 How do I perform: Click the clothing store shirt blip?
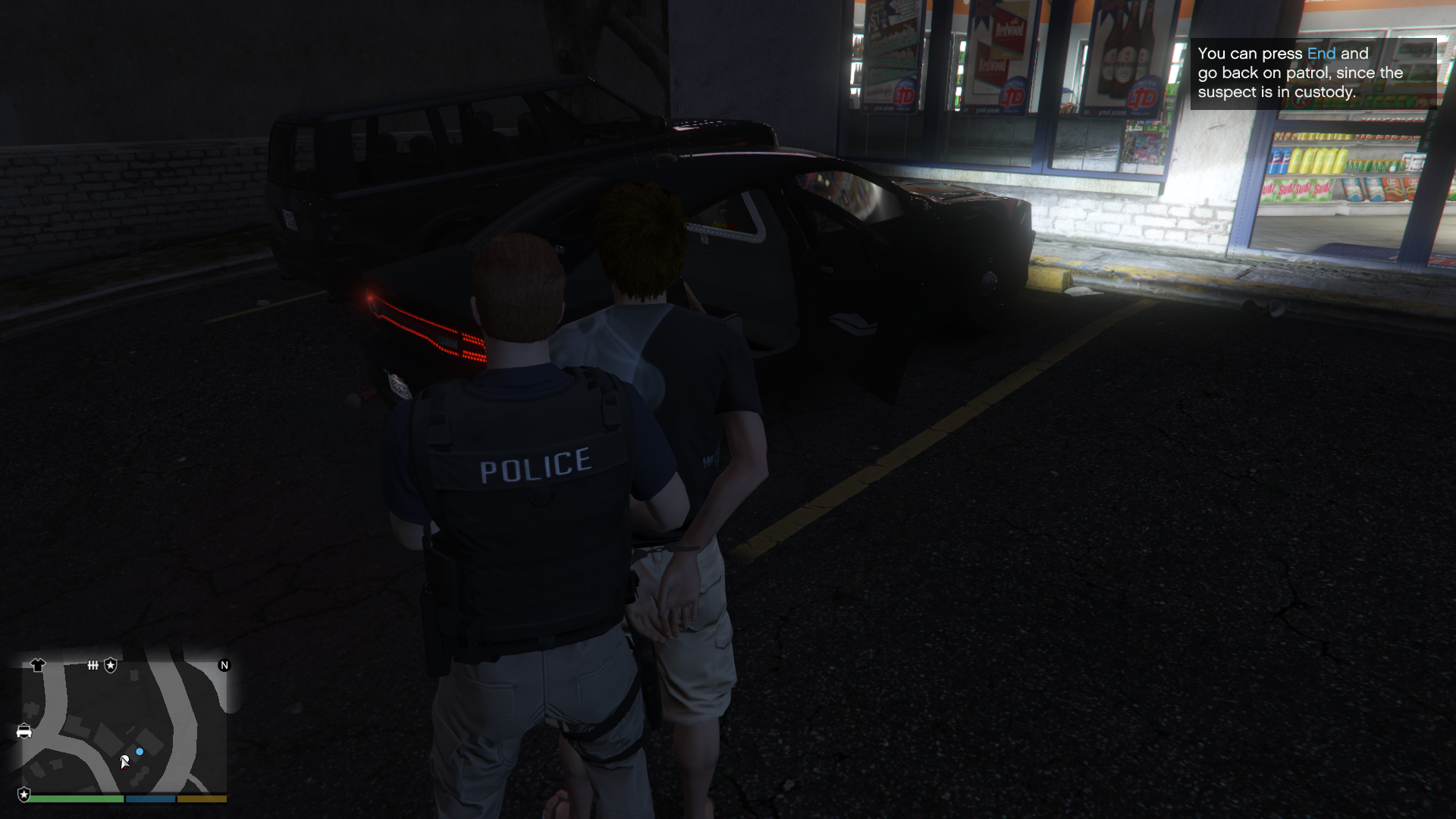tap(38, 665)
